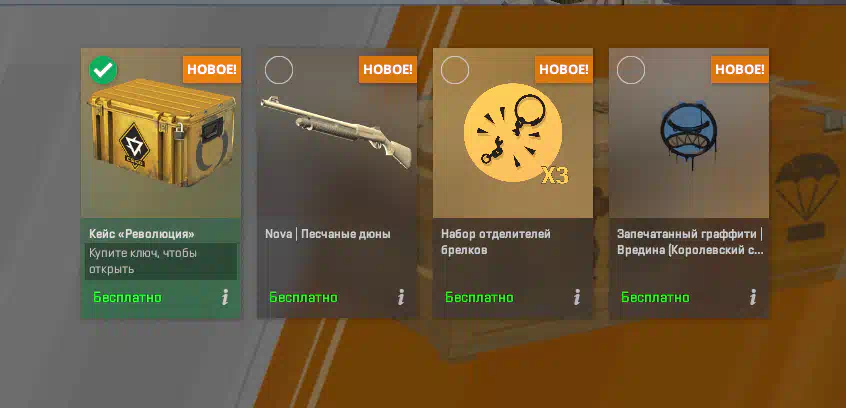This screenshot has width=846, height=408.
Task: View info for the charm detachment pack
Action: (x=577, y=297)
